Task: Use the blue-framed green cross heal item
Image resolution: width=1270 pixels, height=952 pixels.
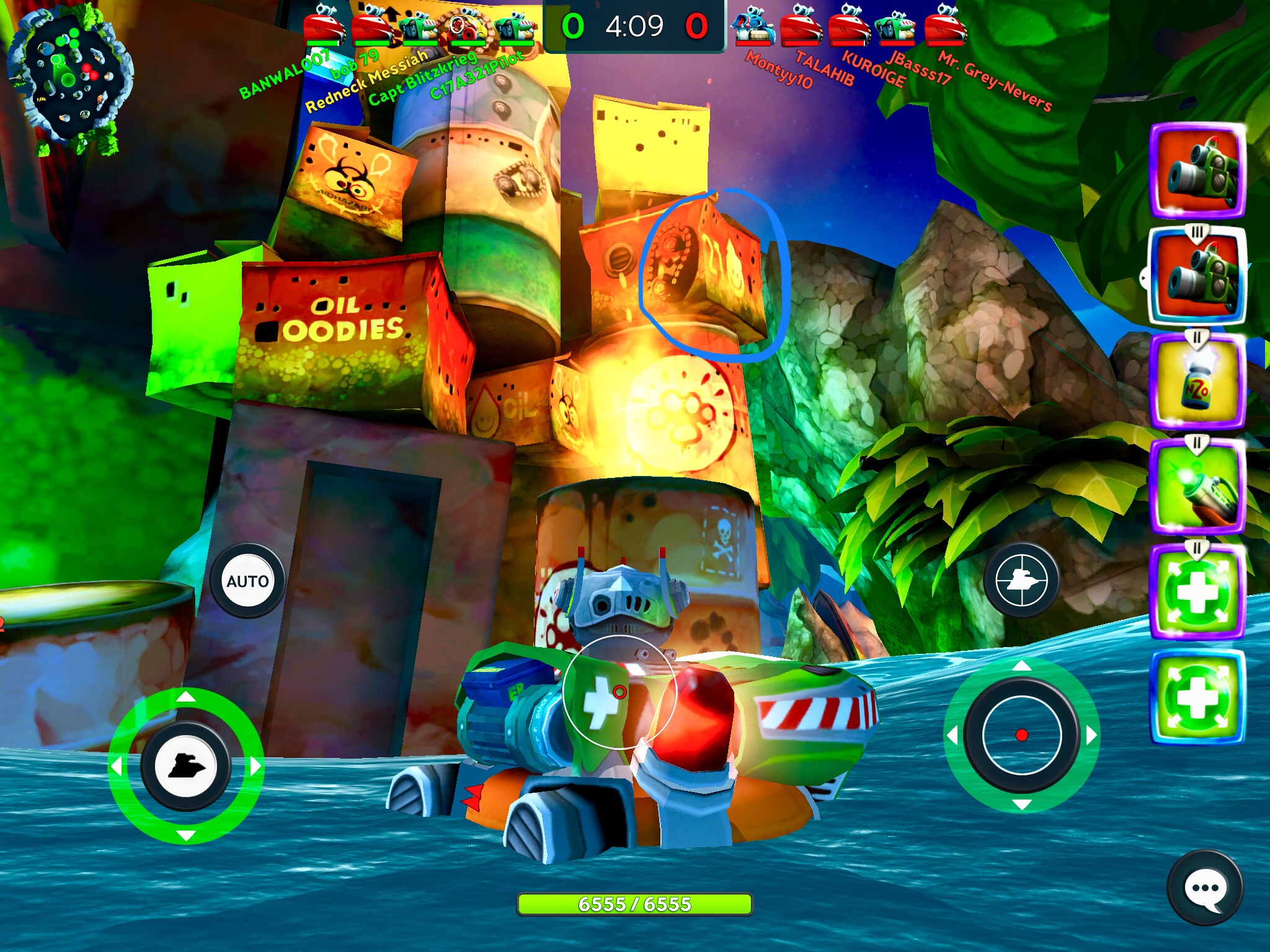Action: [x=1197, y=697]
